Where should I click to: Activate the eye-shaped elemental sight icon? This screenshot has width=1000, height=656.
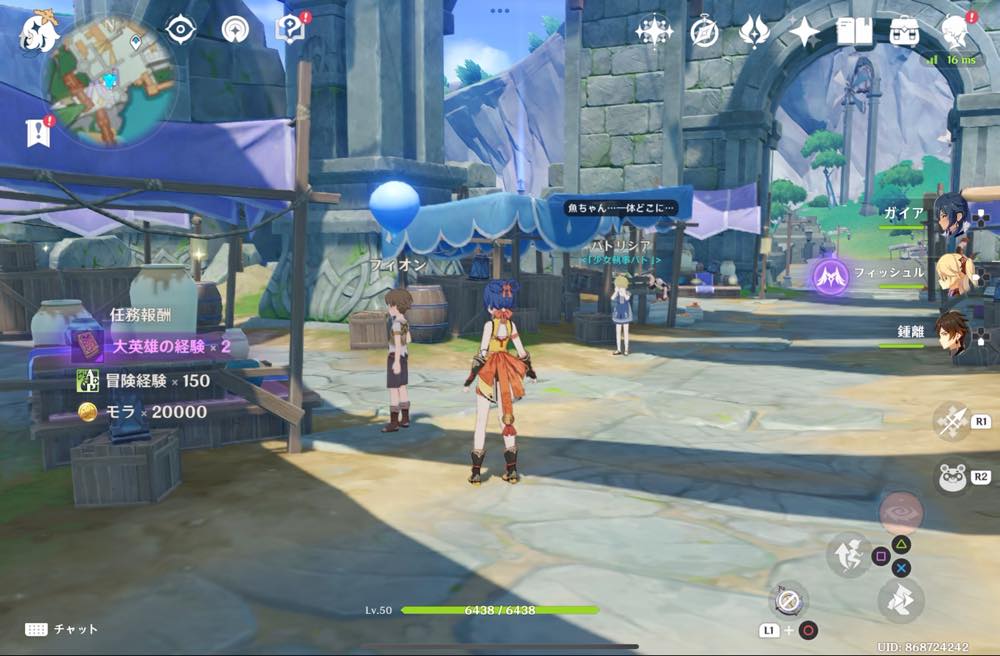pos(180,29)
